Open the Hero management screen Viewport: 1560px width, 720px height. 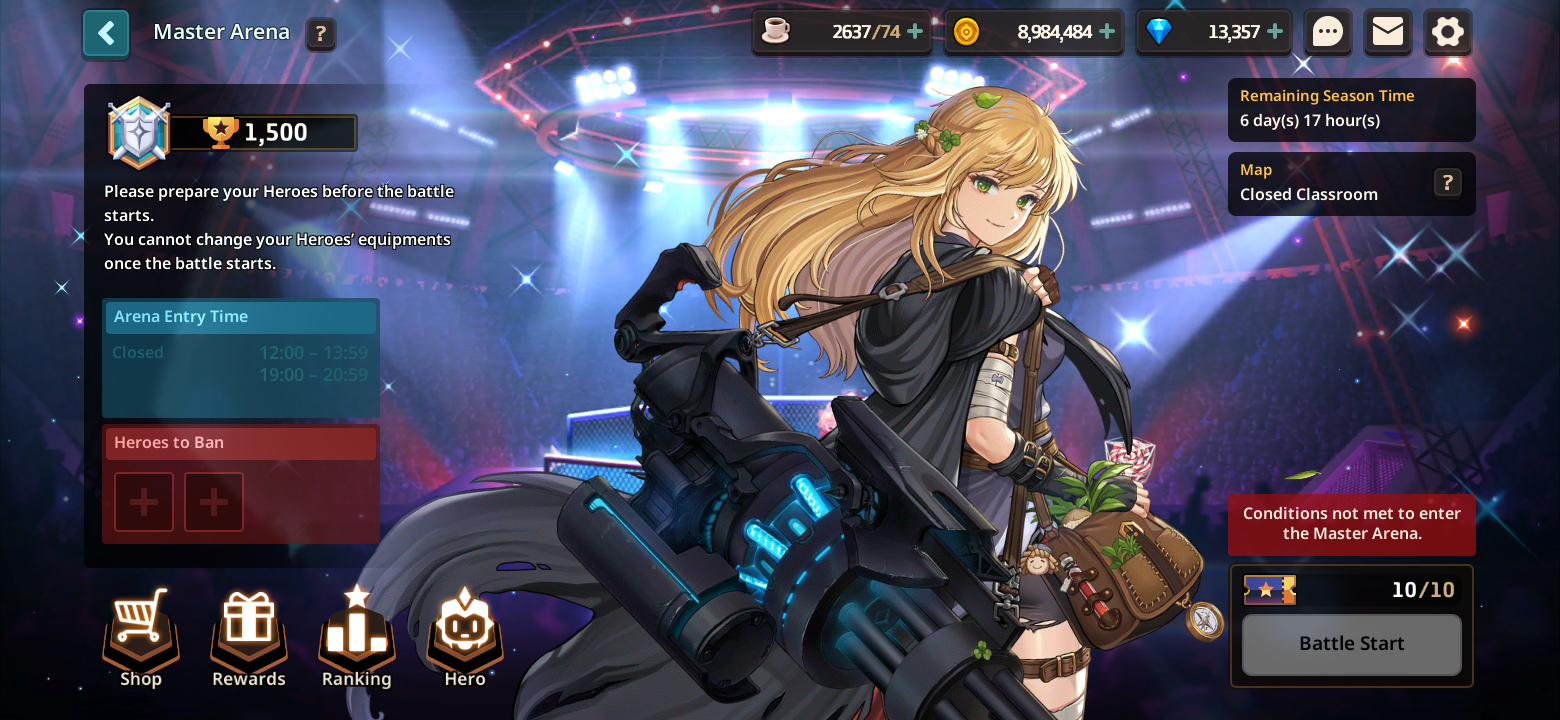point(464,635)
